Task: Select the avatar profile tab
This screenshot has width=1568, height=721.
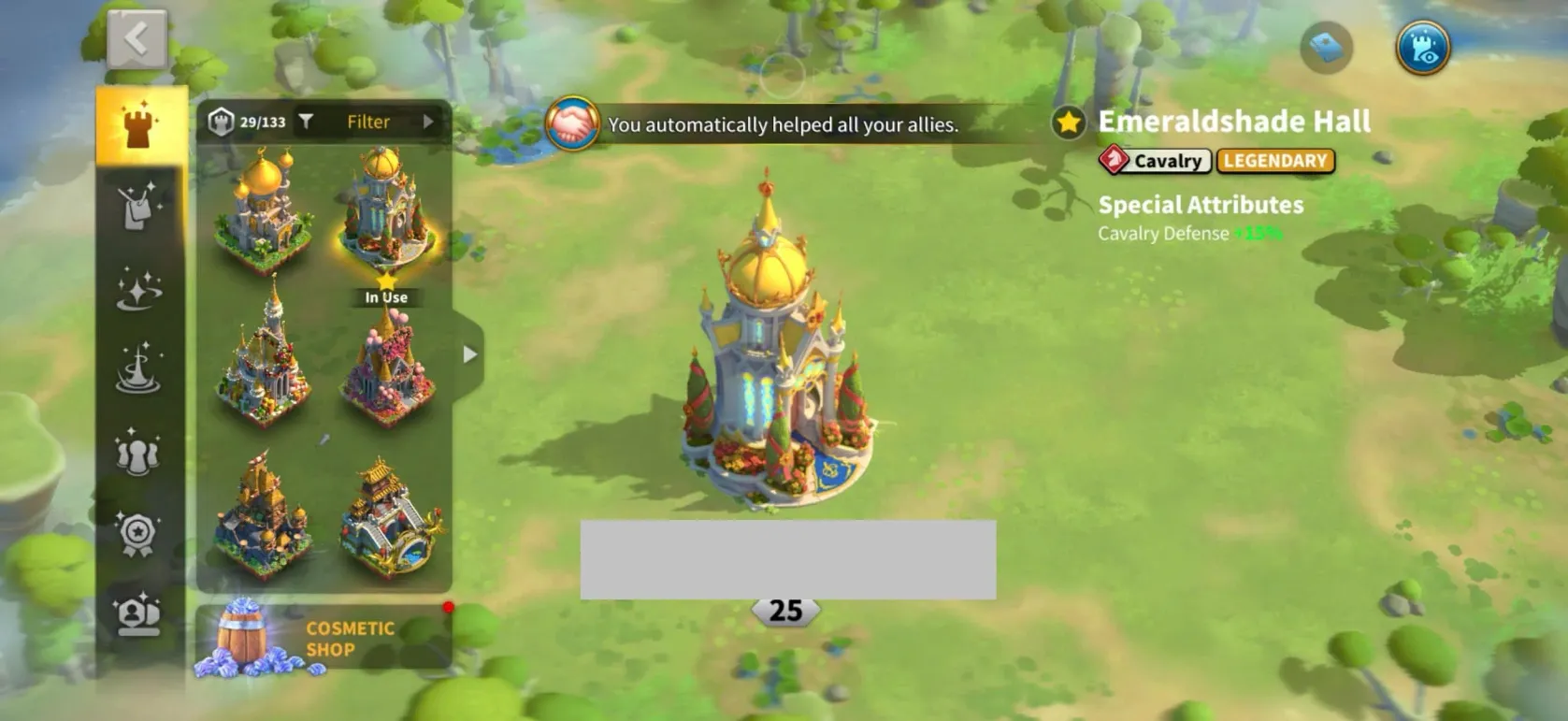Action: (x=138, y=614)
